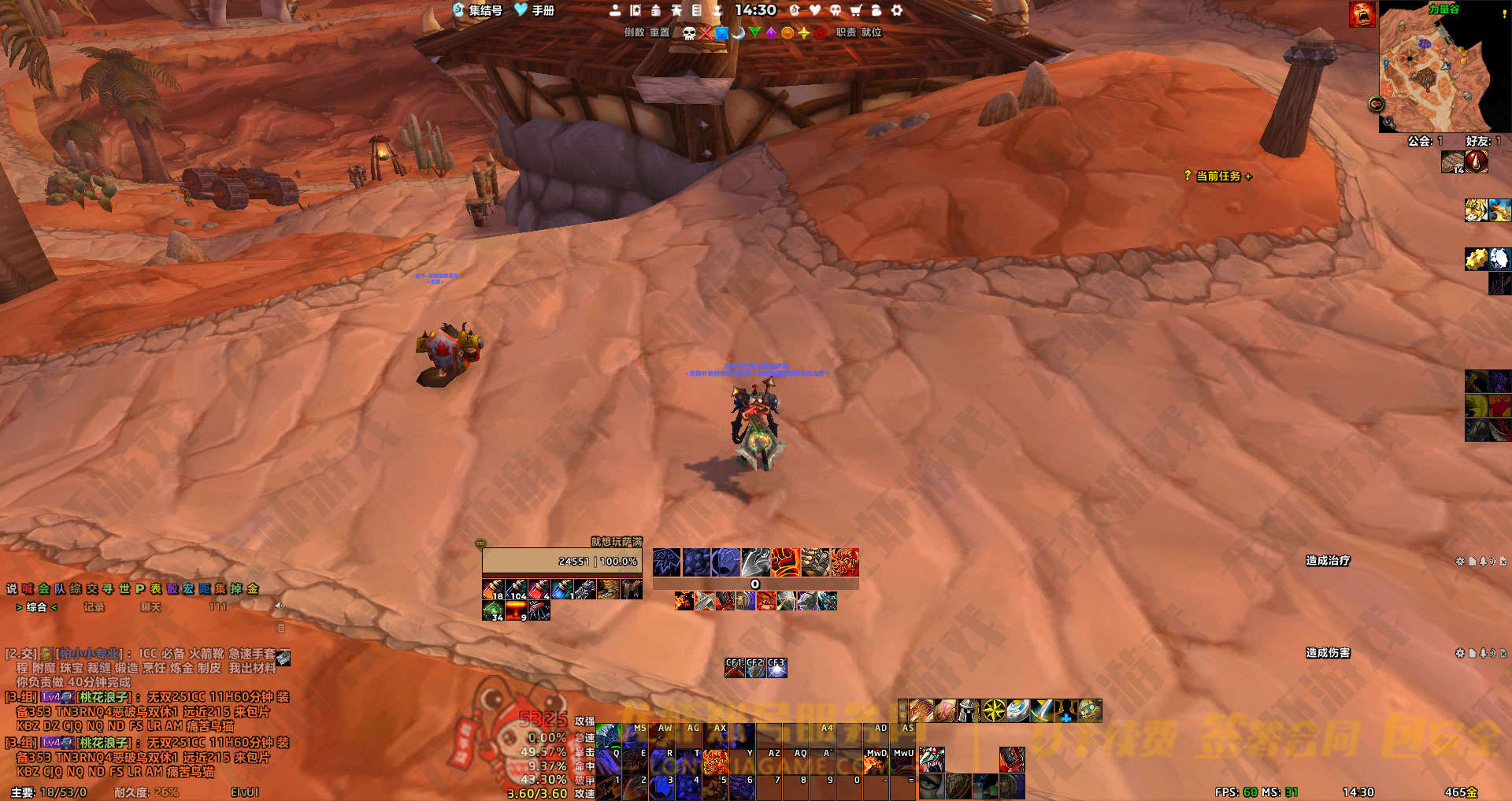
Task: Select the skull raid target marker
Action: (x=689, y=33)
